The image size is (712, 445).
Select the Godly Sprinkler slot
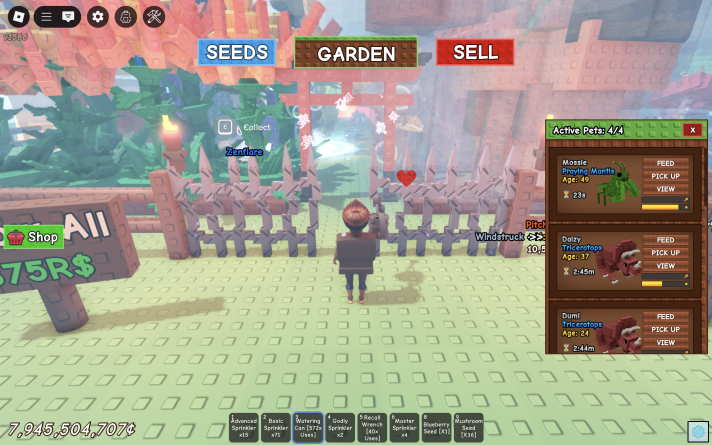click(x=340, y=428)
